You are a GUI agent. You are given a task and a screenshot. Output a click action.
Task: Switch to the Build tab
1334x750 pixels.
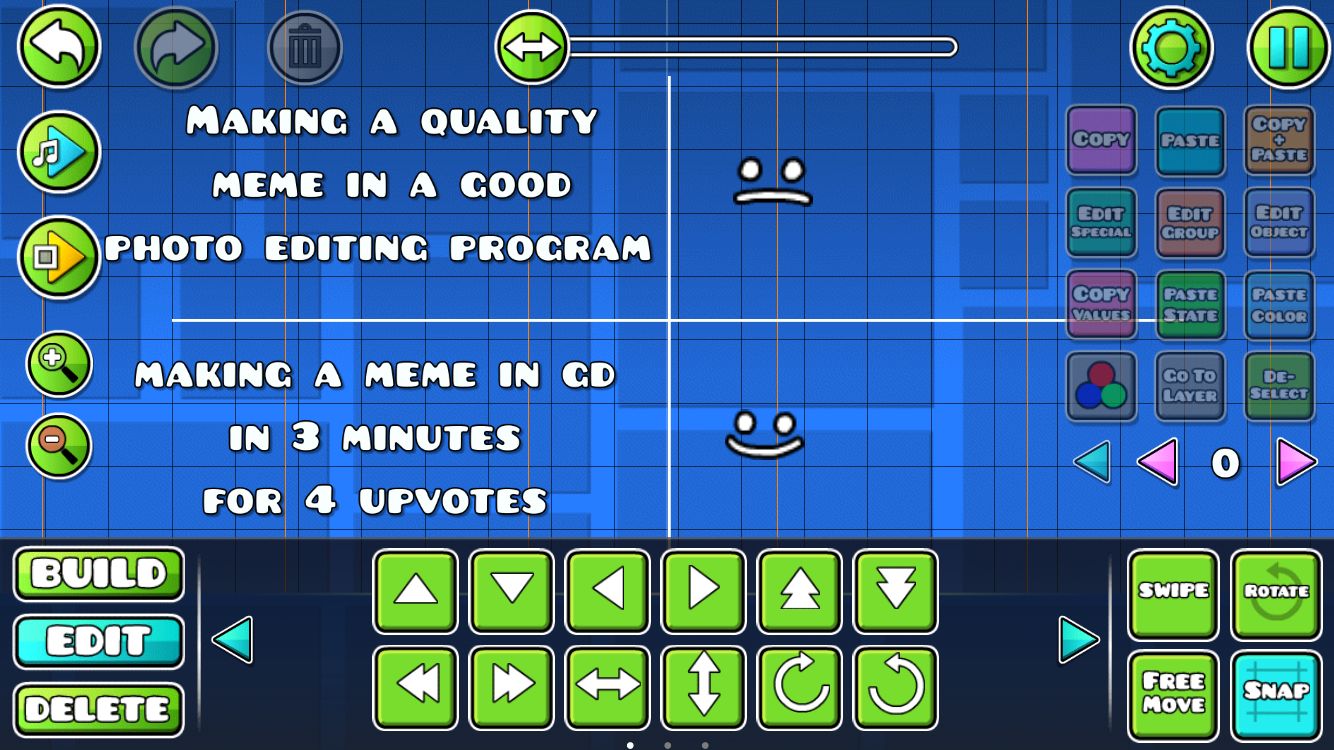pos(98,575)
